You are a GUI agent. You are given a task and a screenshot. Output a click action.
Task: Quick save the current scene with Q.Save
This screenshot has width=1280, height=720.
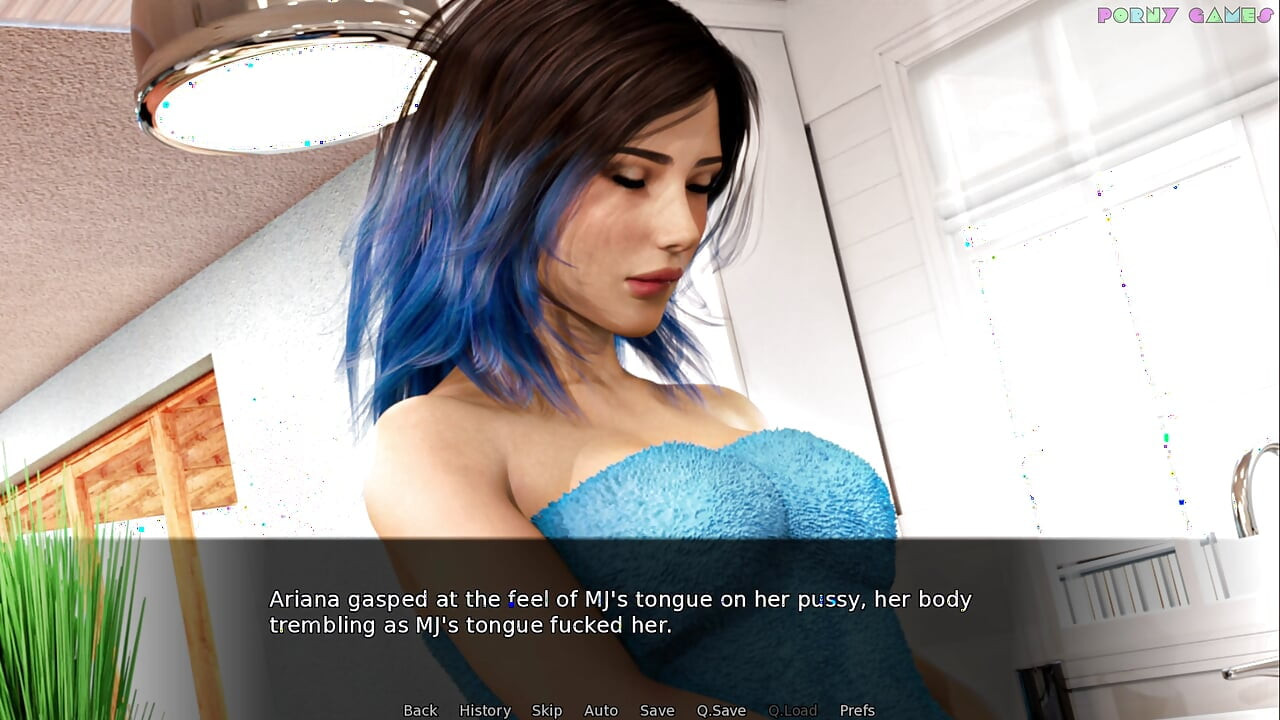[722, 710]
